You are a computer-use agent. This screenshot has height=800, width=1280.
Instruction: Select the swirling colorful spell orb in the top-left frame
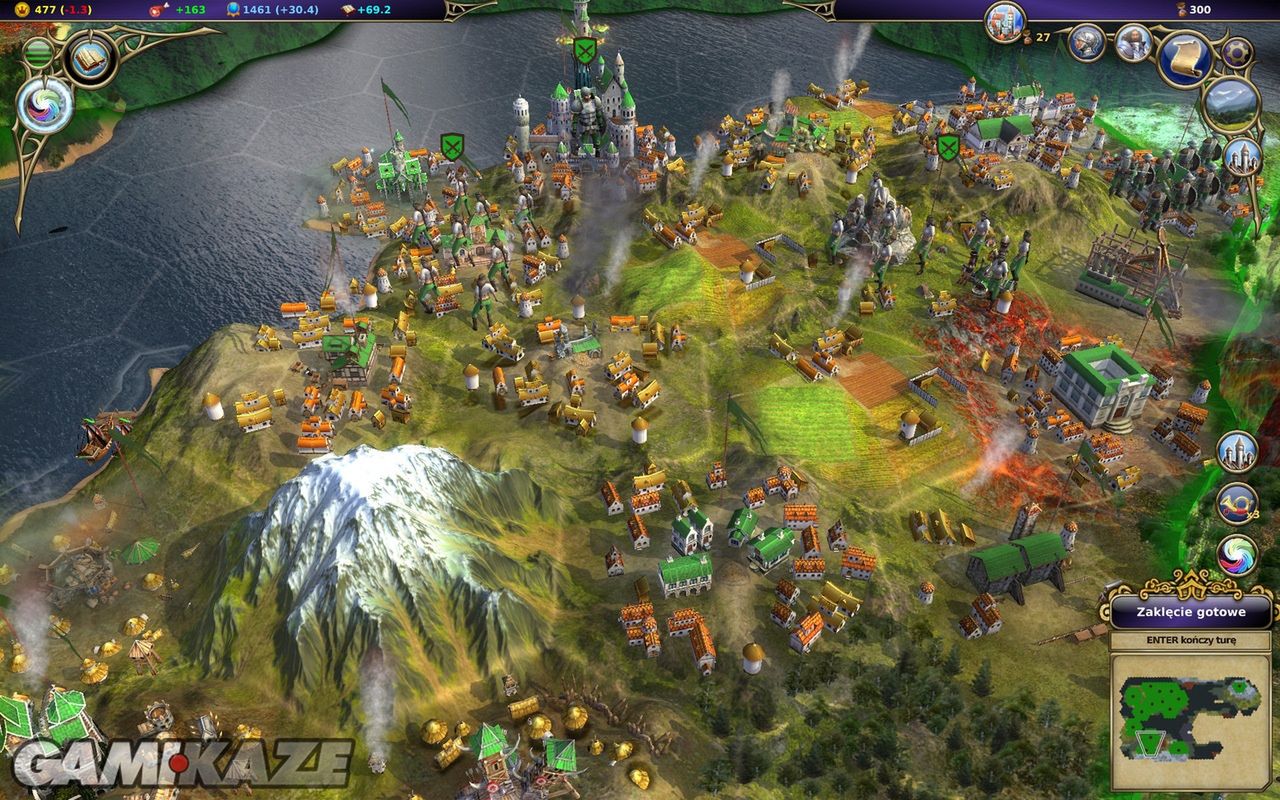pyautogui.click(x=44, y=105)
